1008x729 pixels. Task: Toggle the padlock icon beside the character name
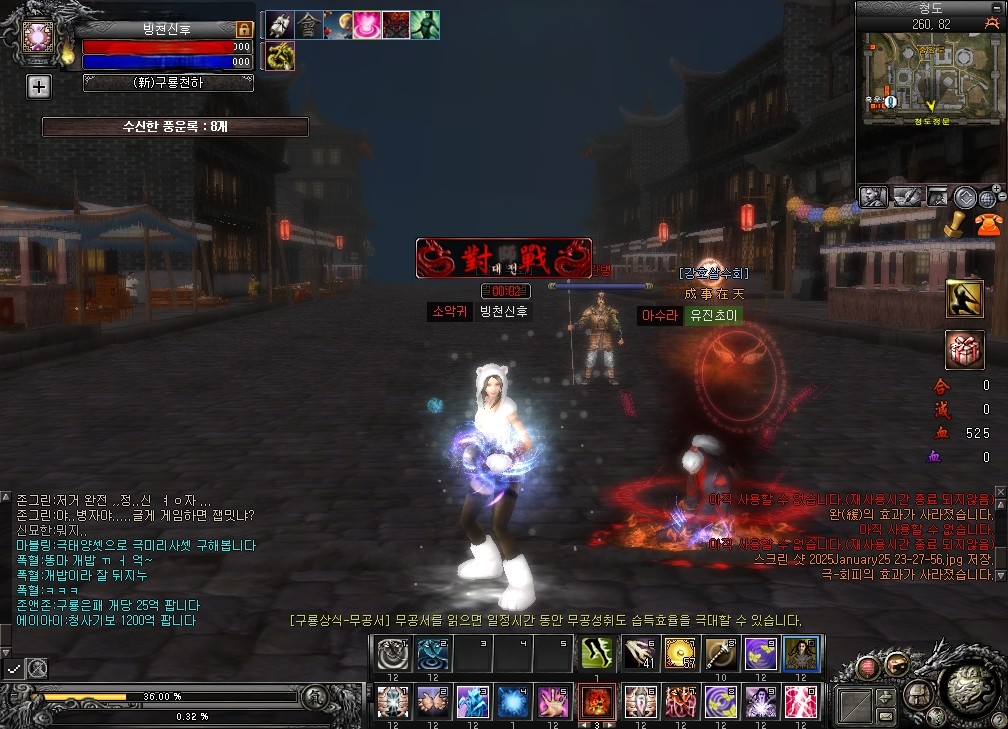[244, 30]
